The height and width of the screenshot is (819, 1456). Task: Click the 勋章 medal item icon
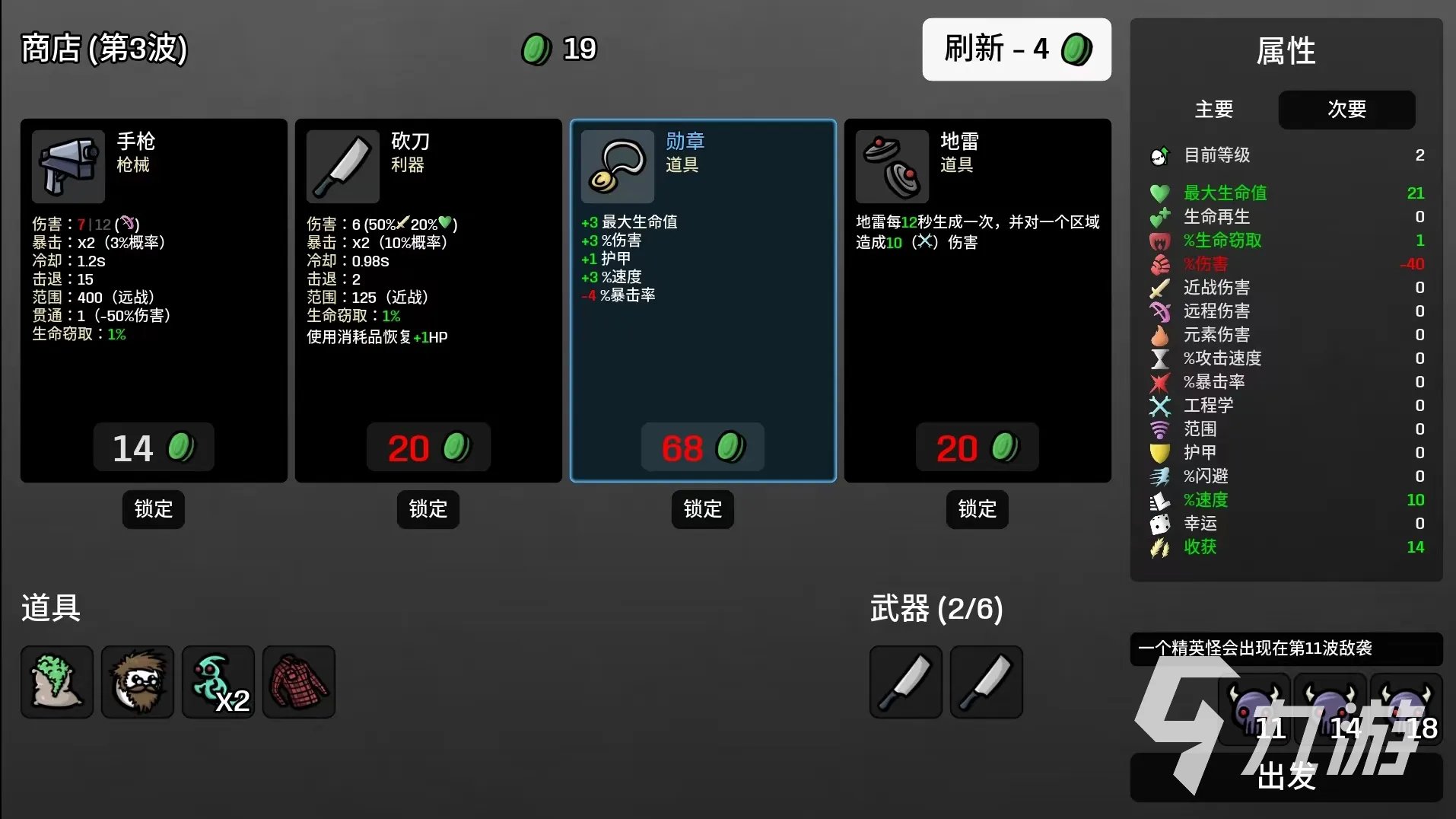click(x=616, y=166)
